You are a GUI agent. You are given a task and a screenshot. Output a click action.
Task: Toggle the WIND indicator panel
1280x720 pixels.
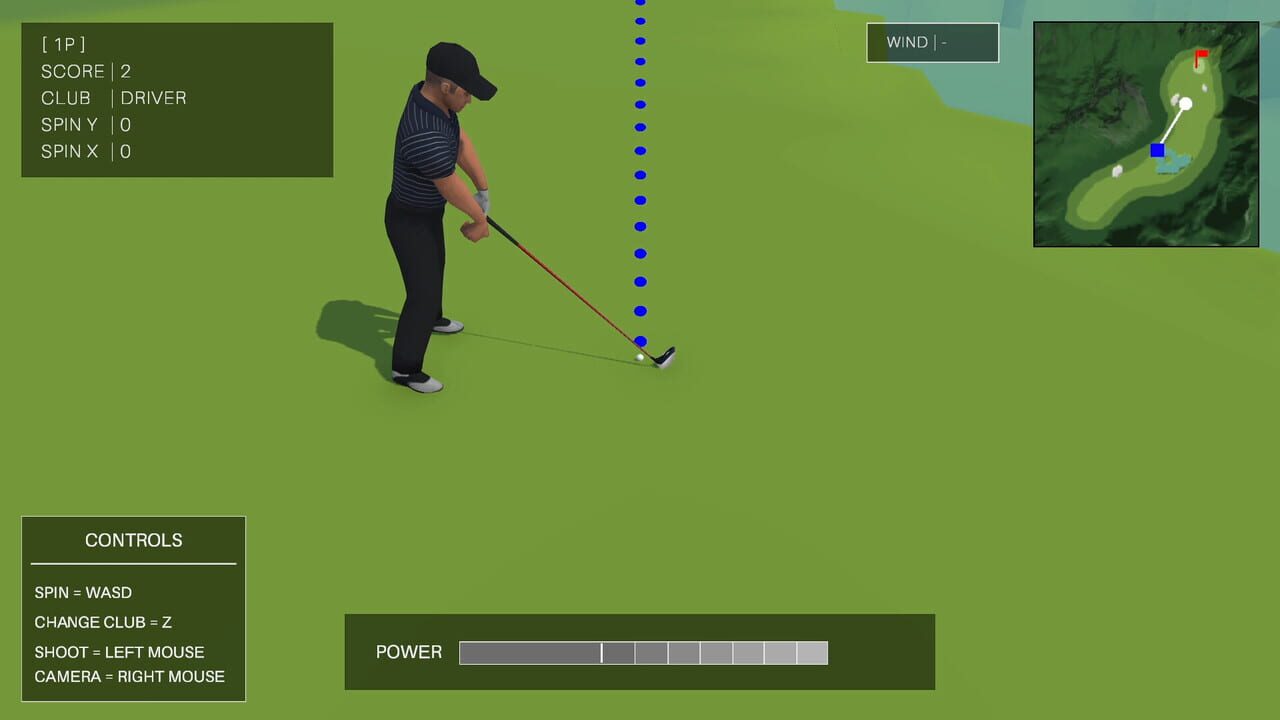click(931, 42)
